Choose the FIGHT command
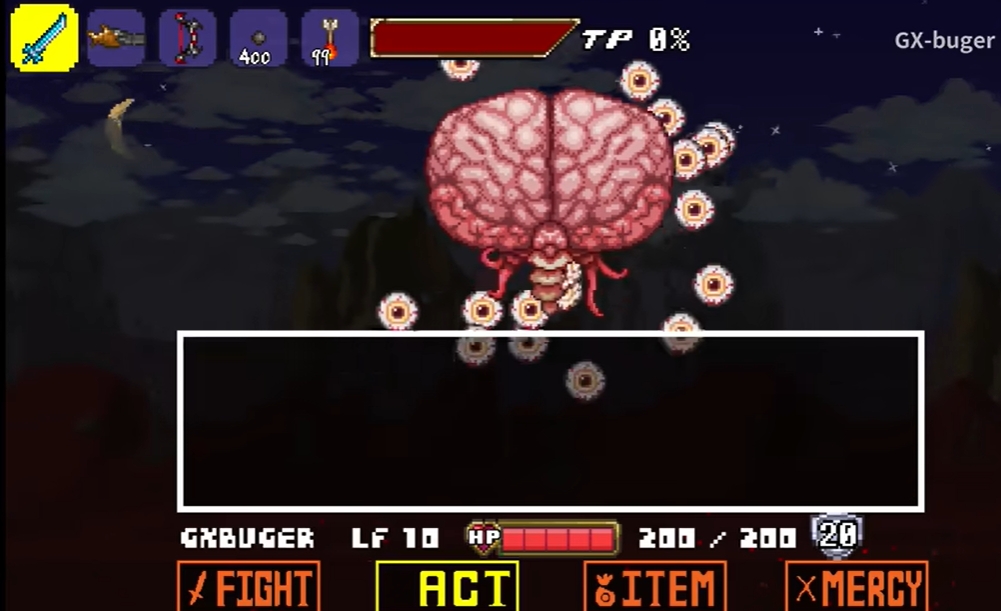 tap(249, 587)
